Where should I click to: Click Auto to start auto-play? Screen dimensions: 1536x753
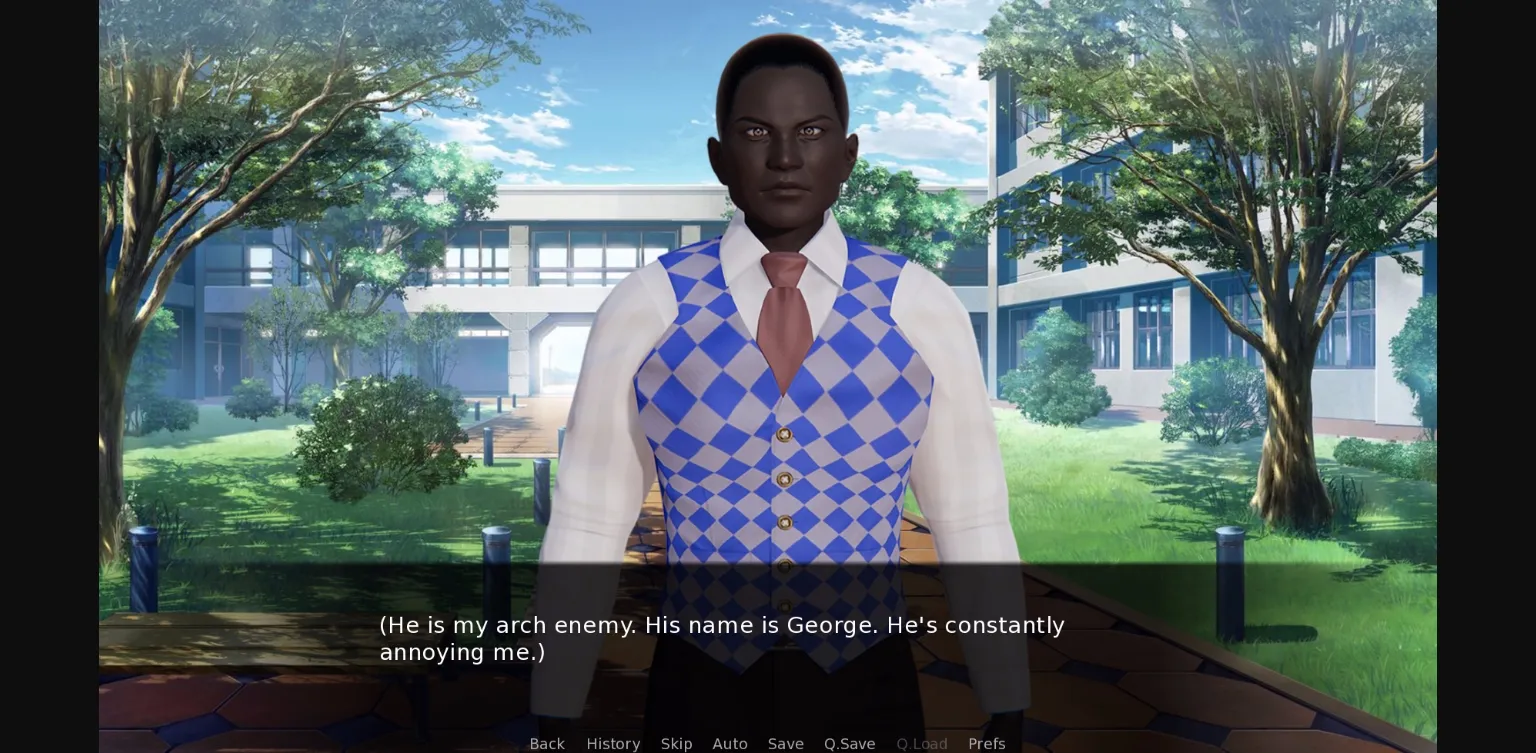[x=730, y=744]
